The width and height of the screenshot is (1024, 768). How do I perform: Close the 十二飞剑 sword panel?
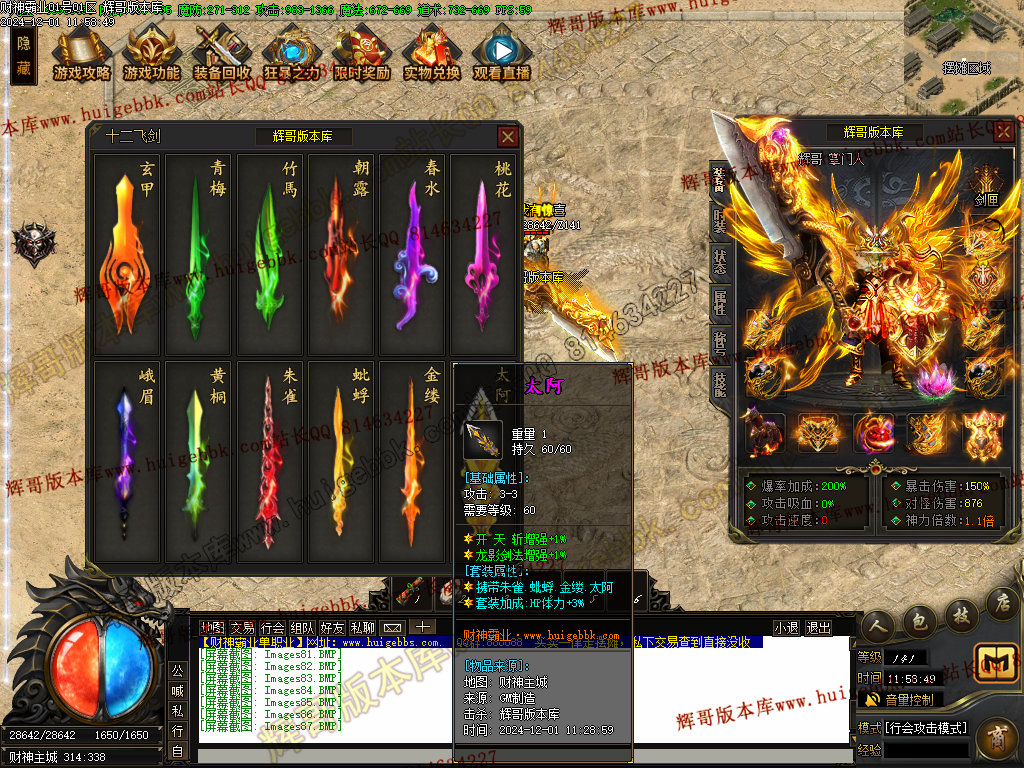[x=508, y=136]
